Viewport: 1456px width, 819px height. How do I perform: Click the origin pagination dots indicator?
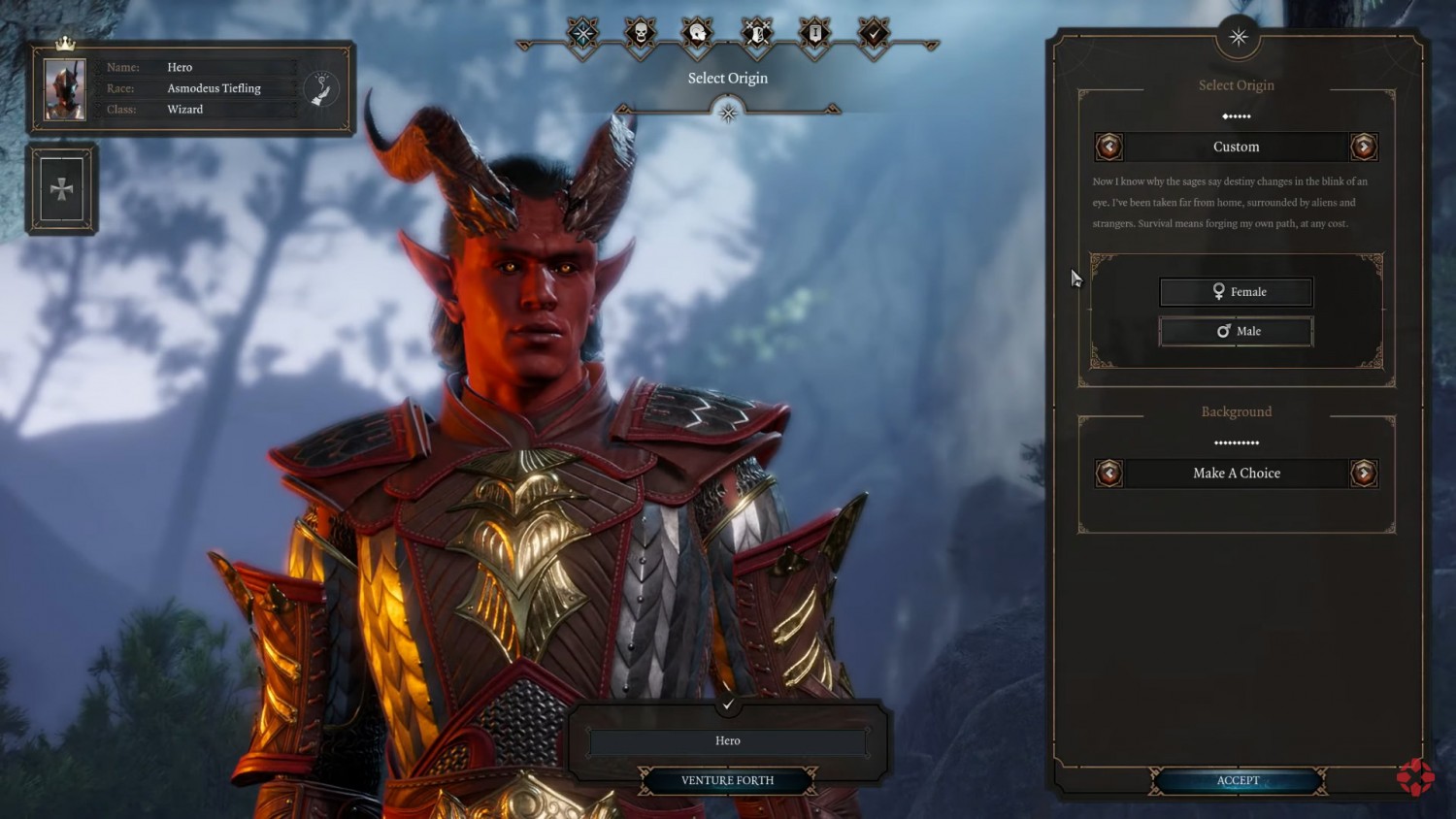[x=1236, y=116]
